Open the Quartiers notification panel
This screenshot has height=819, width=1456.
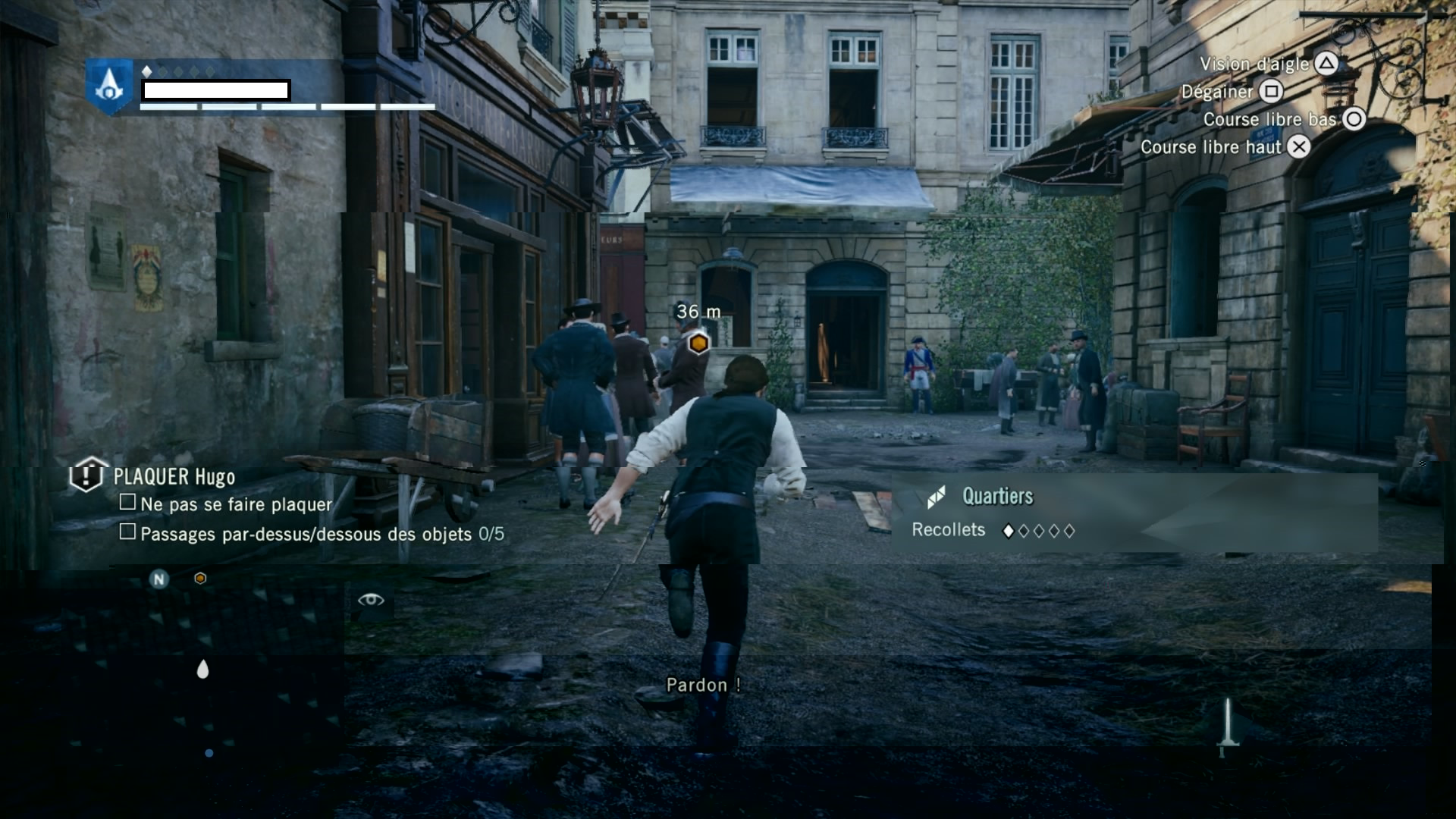pos(1134,513)
